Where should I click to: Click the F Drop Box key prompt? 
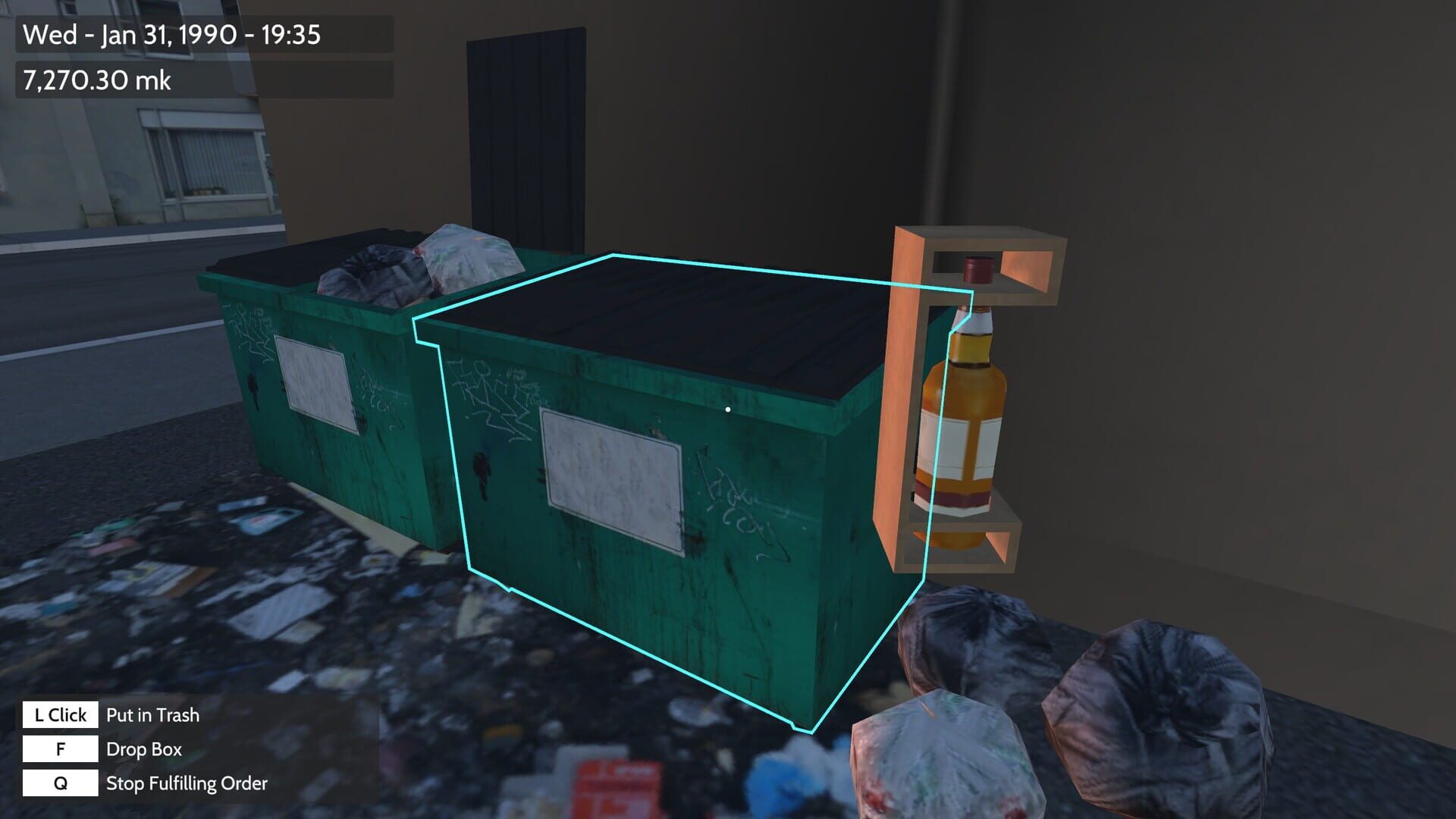pos(59,749)
